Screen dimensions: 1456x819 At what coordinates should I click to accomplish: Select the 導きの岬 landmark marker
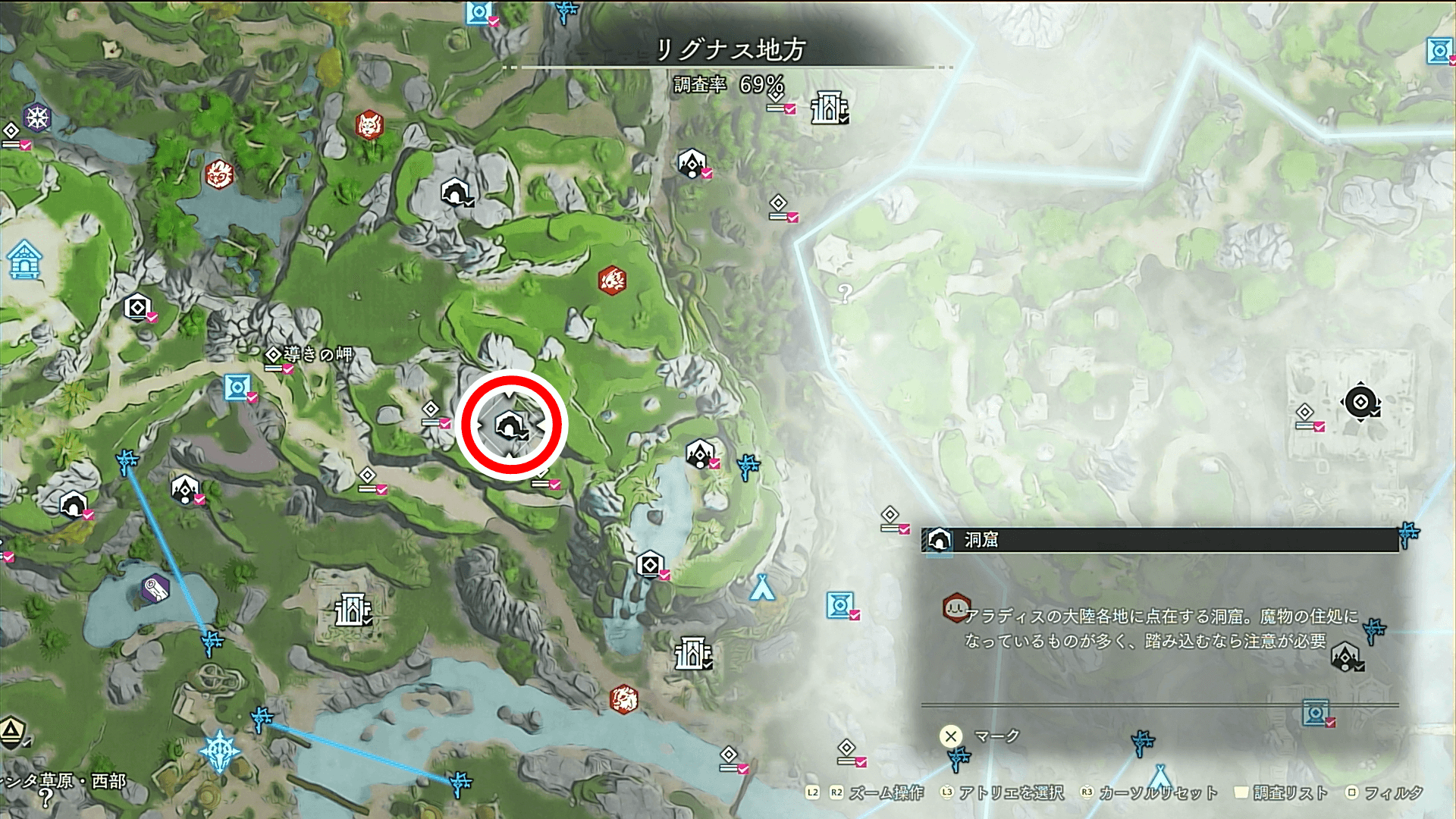[274, 355]
